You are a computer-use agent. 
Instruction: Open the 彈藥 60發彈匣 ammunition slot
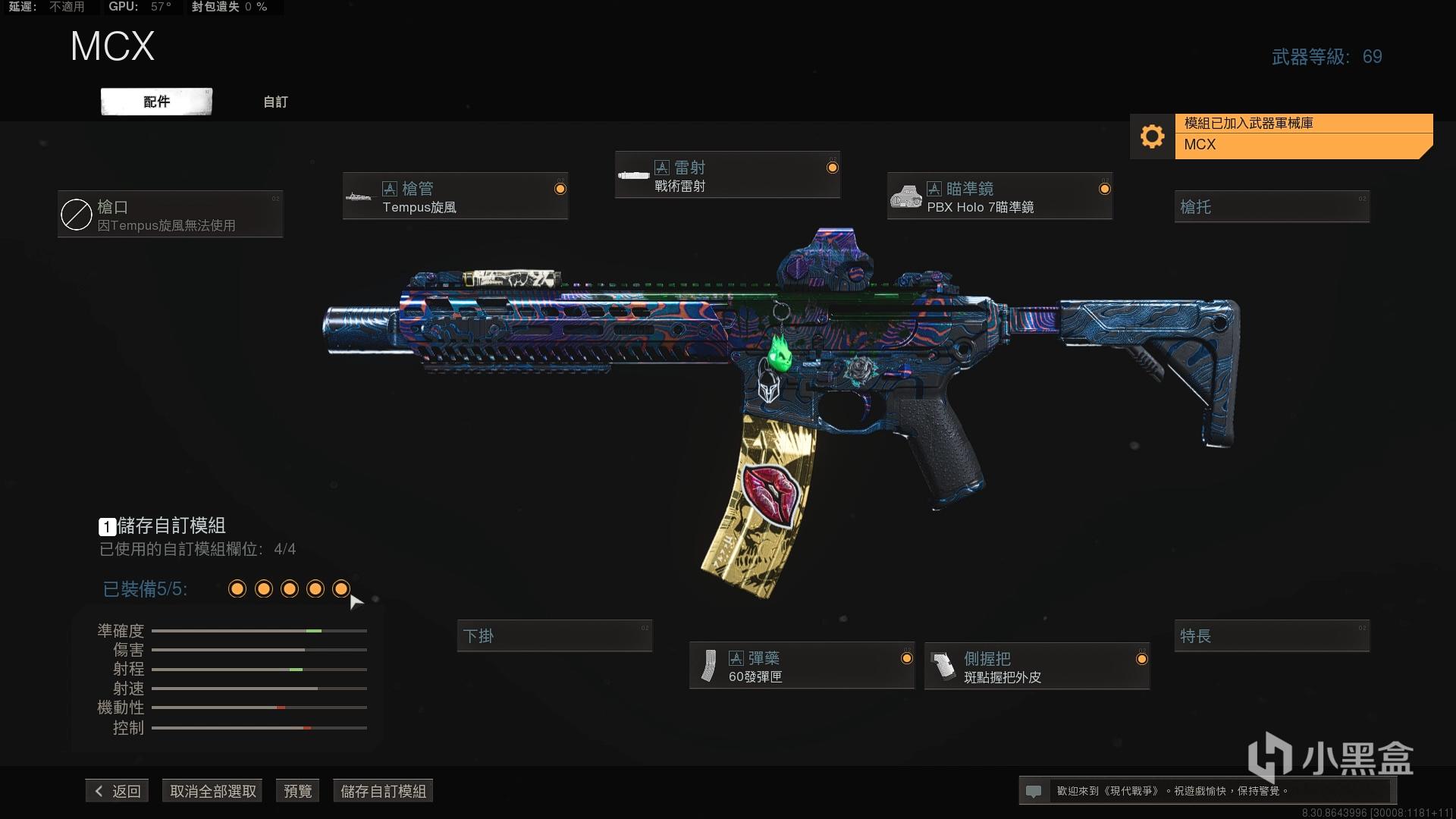(x=802, y=666)
